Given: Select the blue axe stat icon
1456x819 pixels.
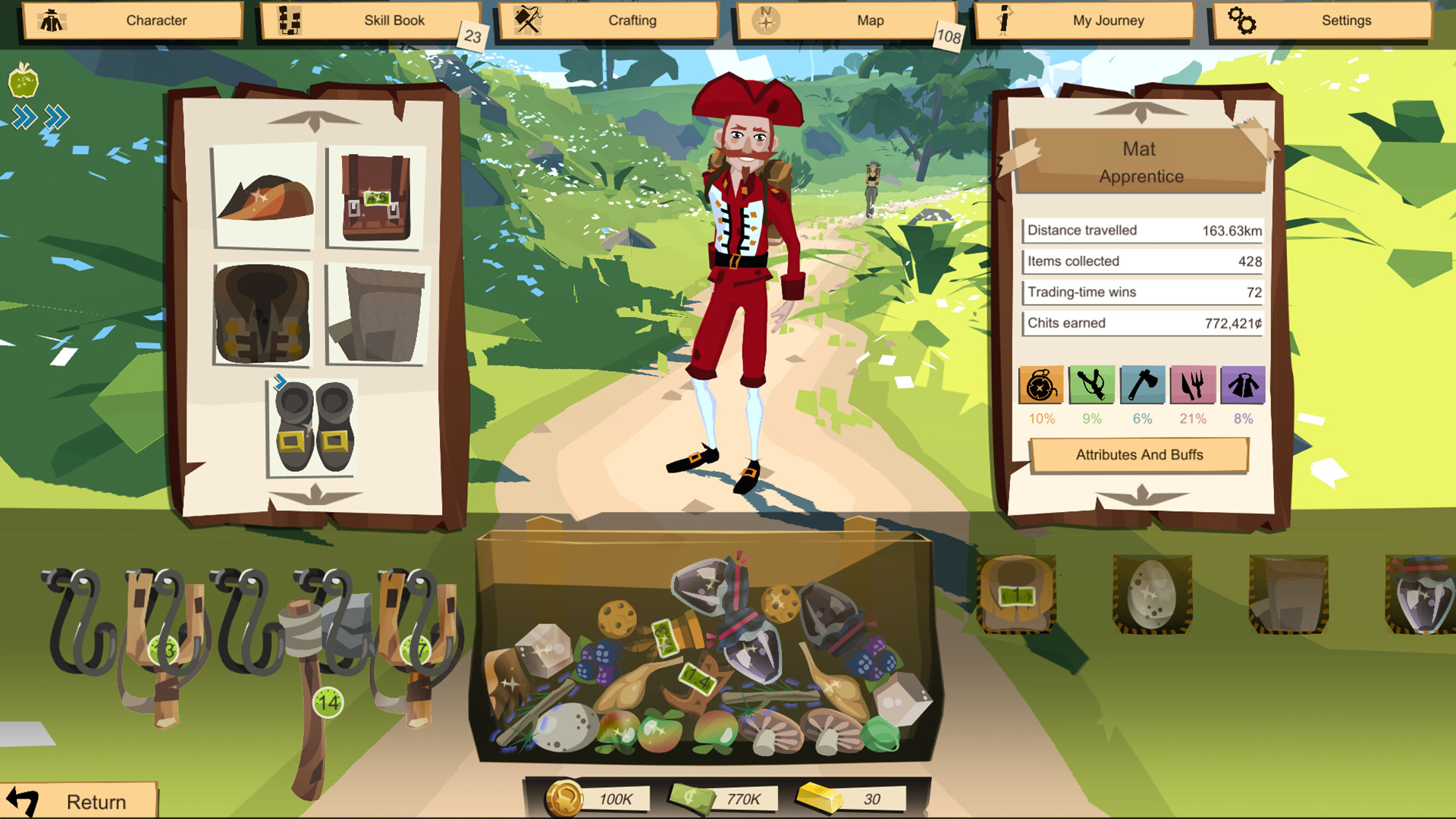Looking at the screenshot, I should pyautogui.click(x=1143, y=385).
